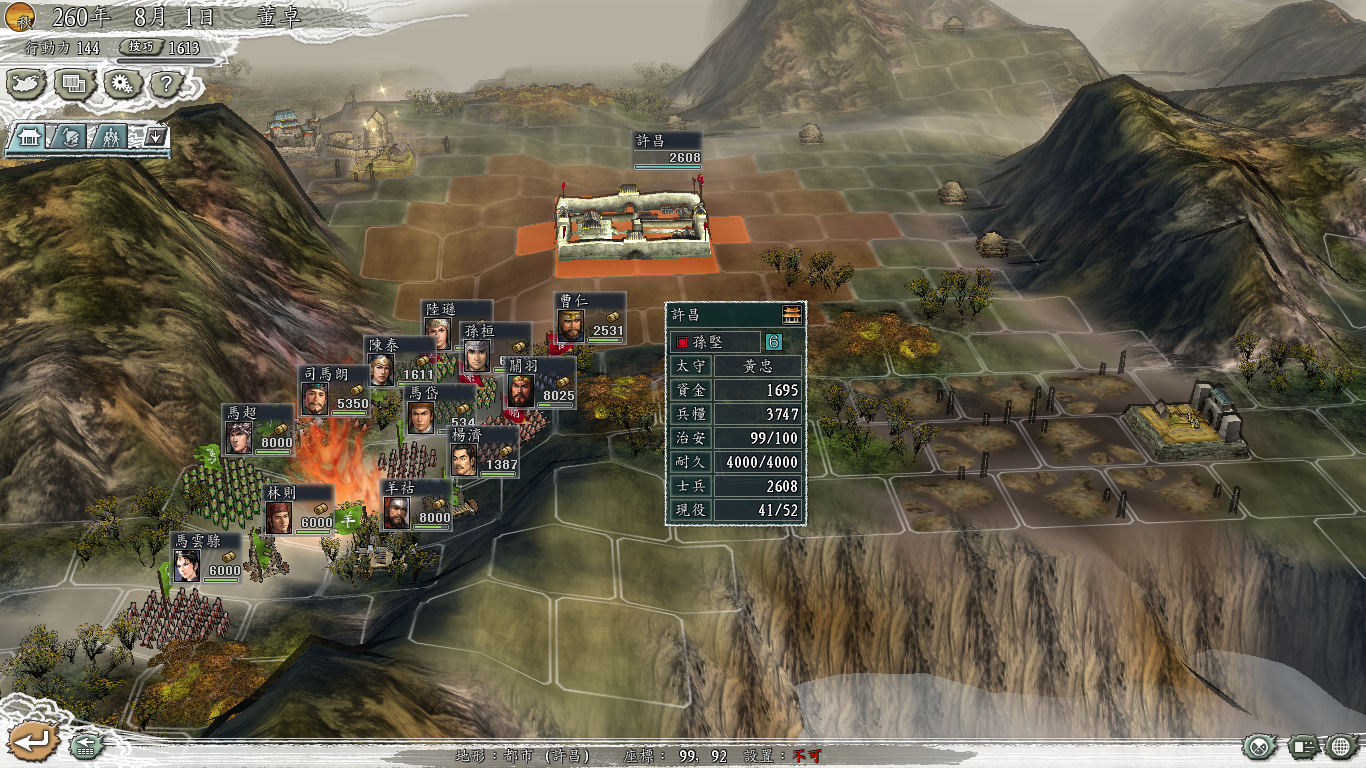Switch to the soldiers unit tab

tap(110, 137)
